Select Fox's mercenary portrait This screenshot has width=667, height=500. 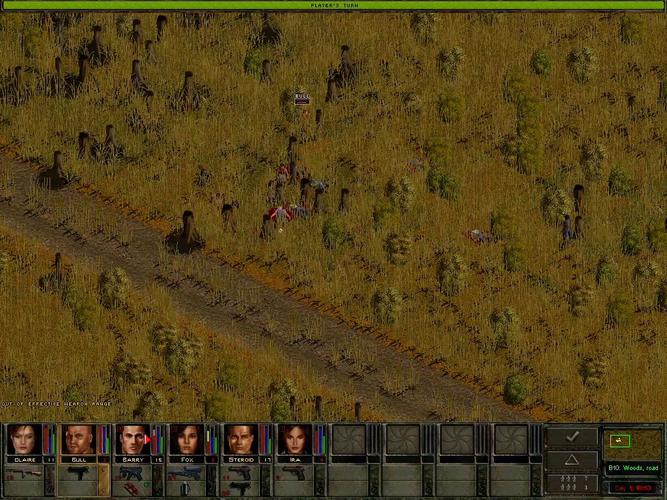coord(184,439)
